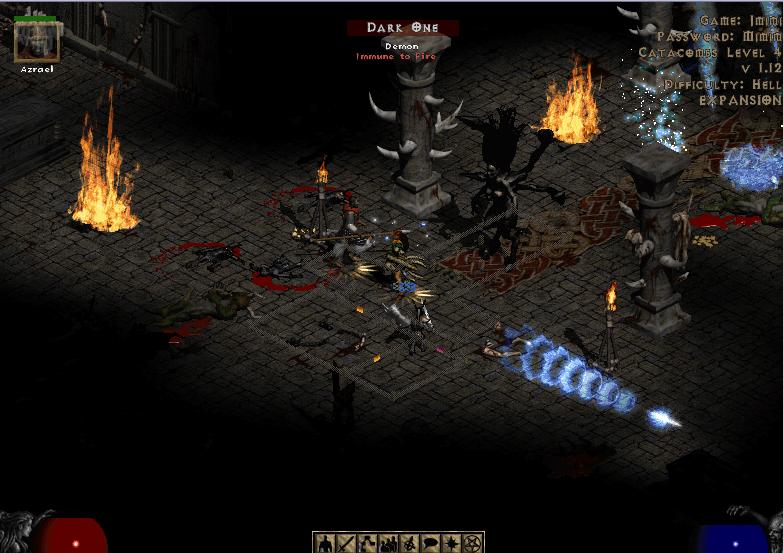The image size is (783, 553).
Task: Toggle the automap with the mini panel icon
Action: tap(409, 543)
